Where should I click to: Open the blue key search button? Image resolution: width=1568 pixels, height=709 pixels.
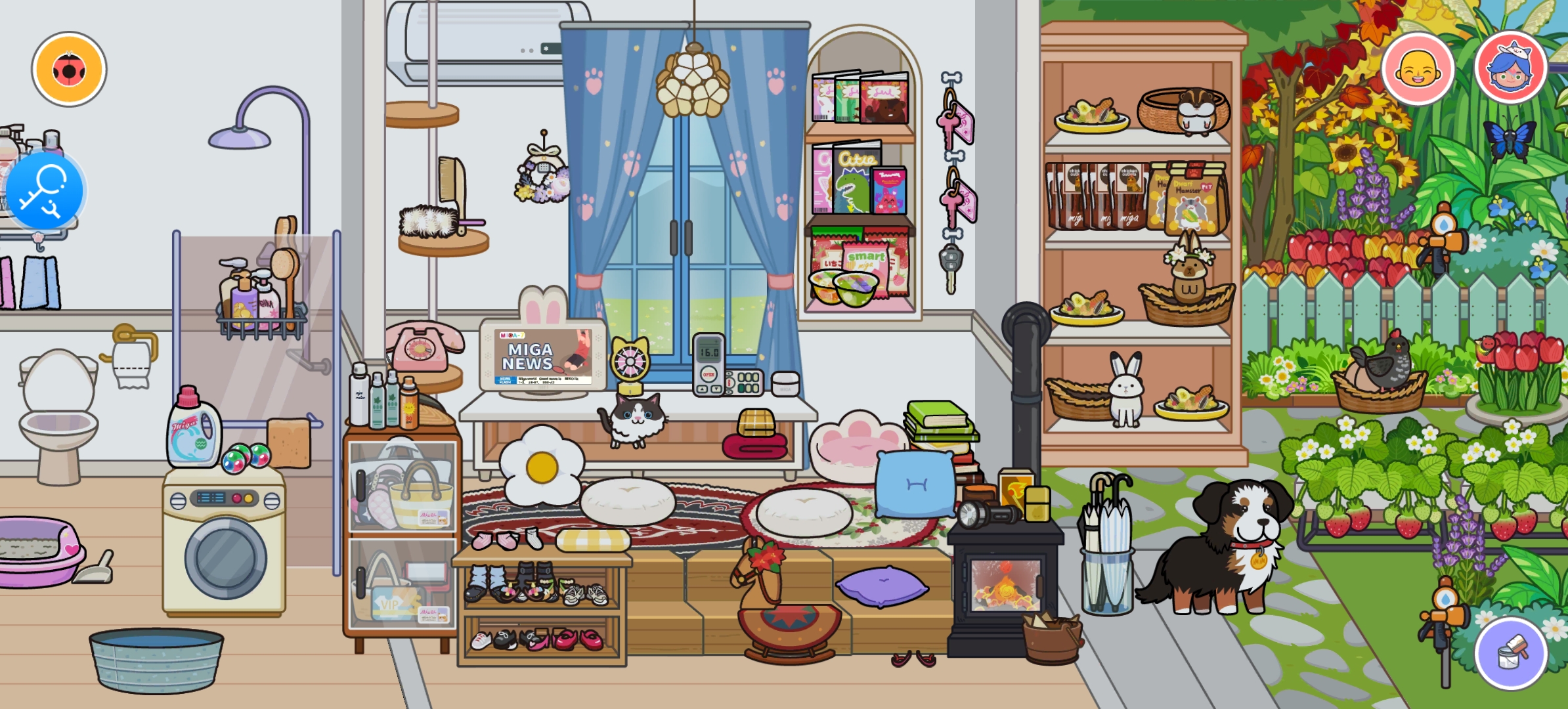pos(45,191)
